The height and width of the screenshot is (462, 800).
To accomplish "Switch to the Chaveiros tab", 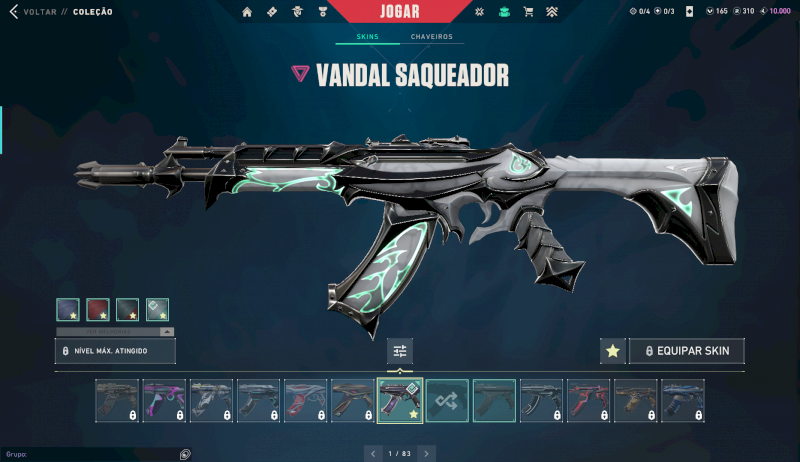I will pos(431,37).
